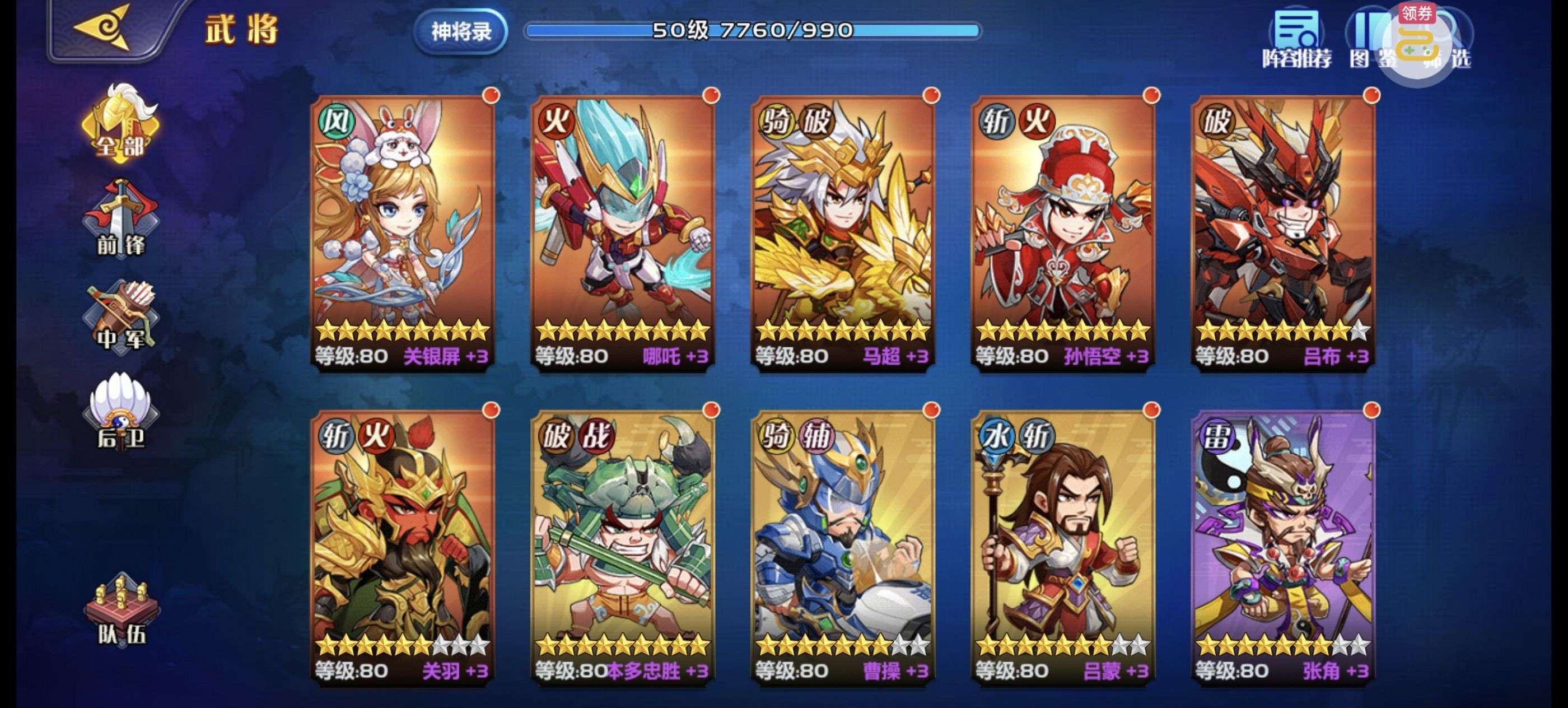Image resolution: width=1568 pixels, height=708 pixels.
Task: Select the 哪吒 hero card
Action: [x=623, y=231]
